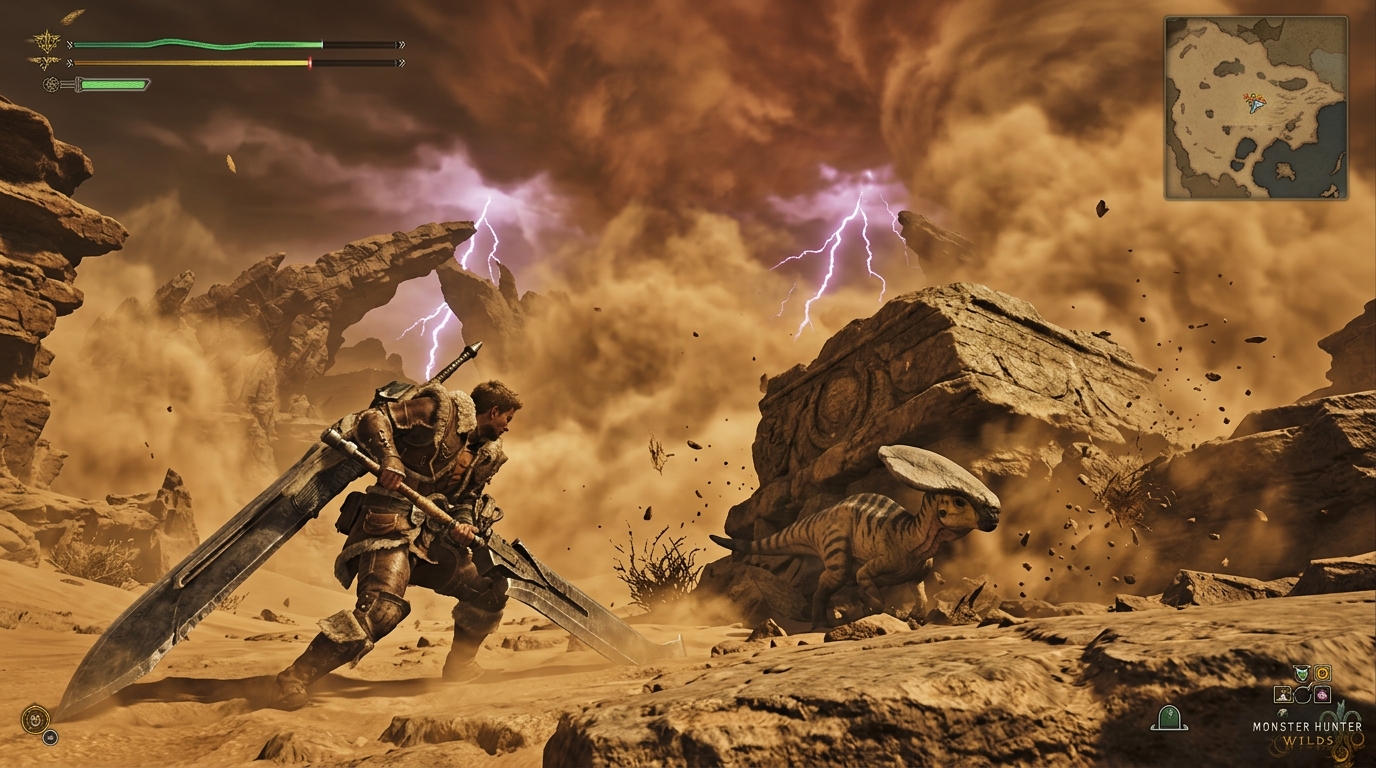Open the compass dial at bottom left
The width and height of the screenshot is (1376, 768).
35,719
